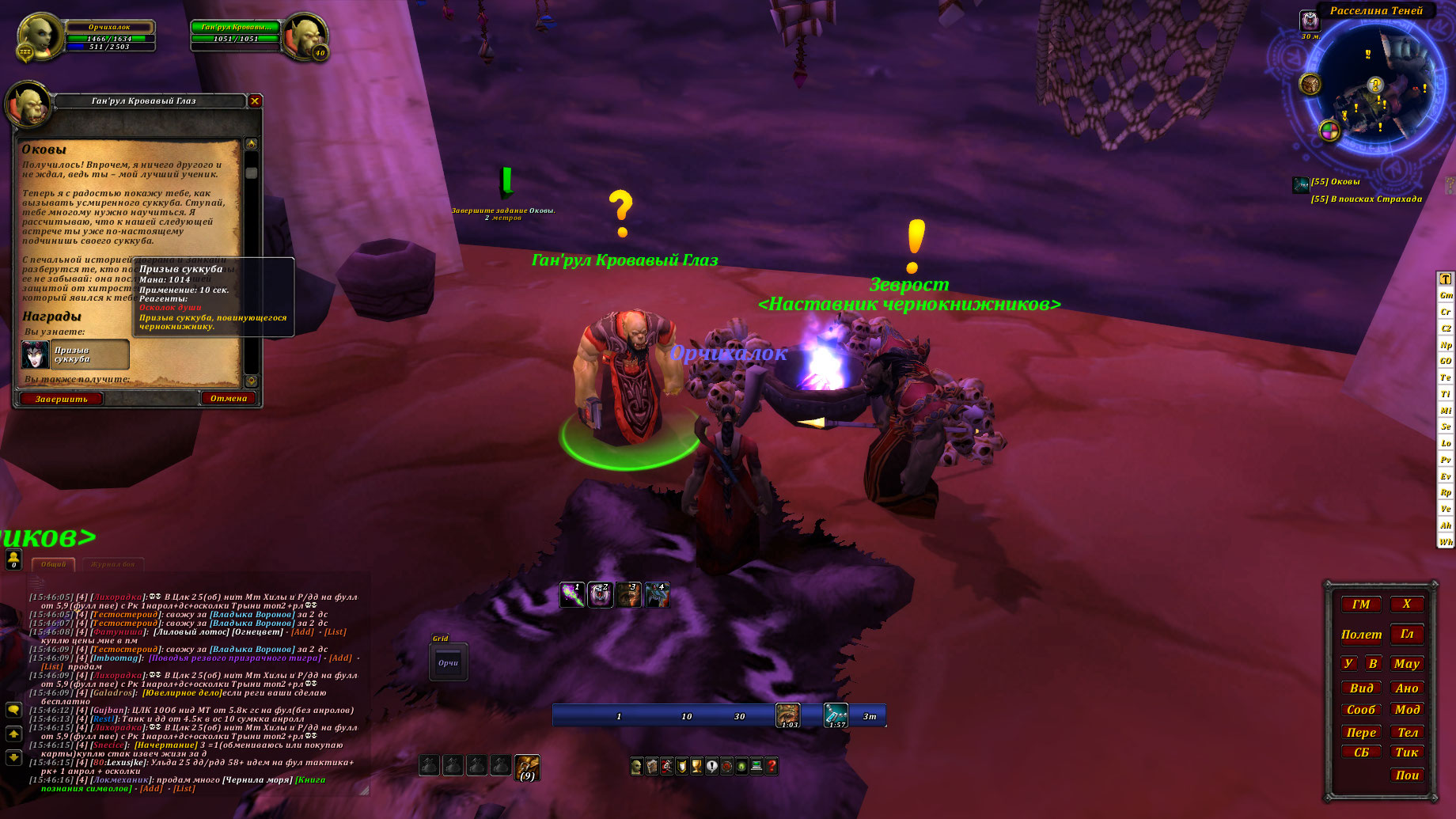Open the В поисках Страхада tracked quest
Viewport: 1456px width, 819px height.
pos(1367,199)
